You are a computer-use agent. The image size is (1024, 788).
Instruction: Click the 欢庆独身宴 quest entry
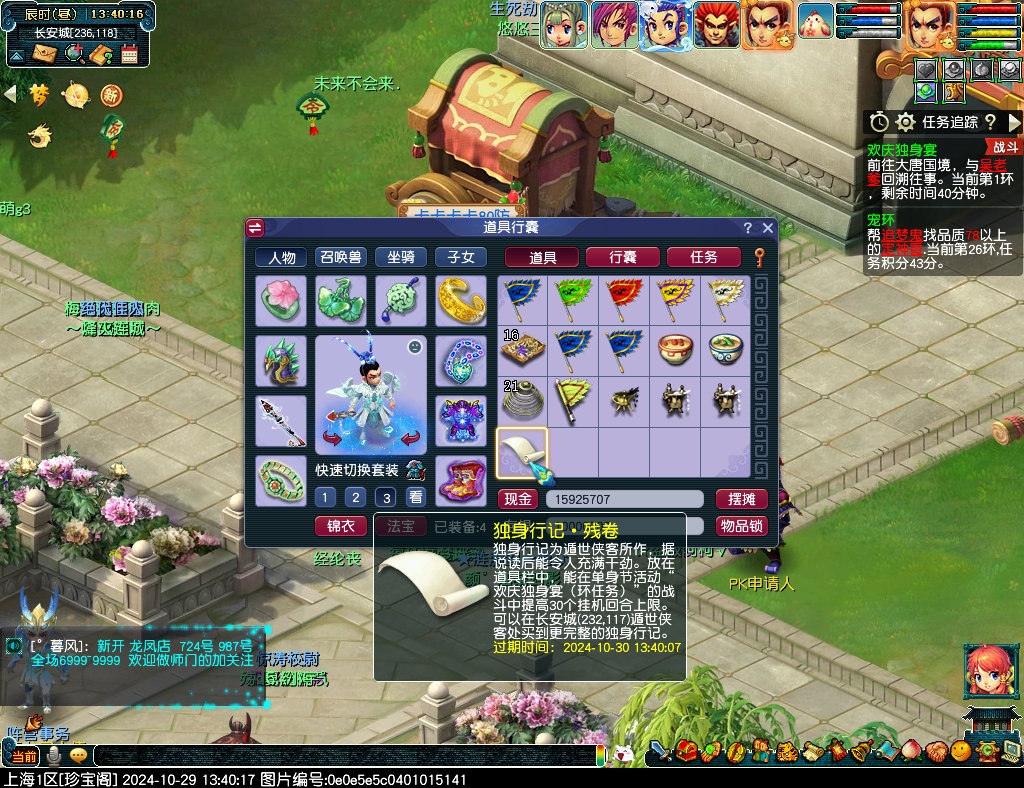coord(902,150)
